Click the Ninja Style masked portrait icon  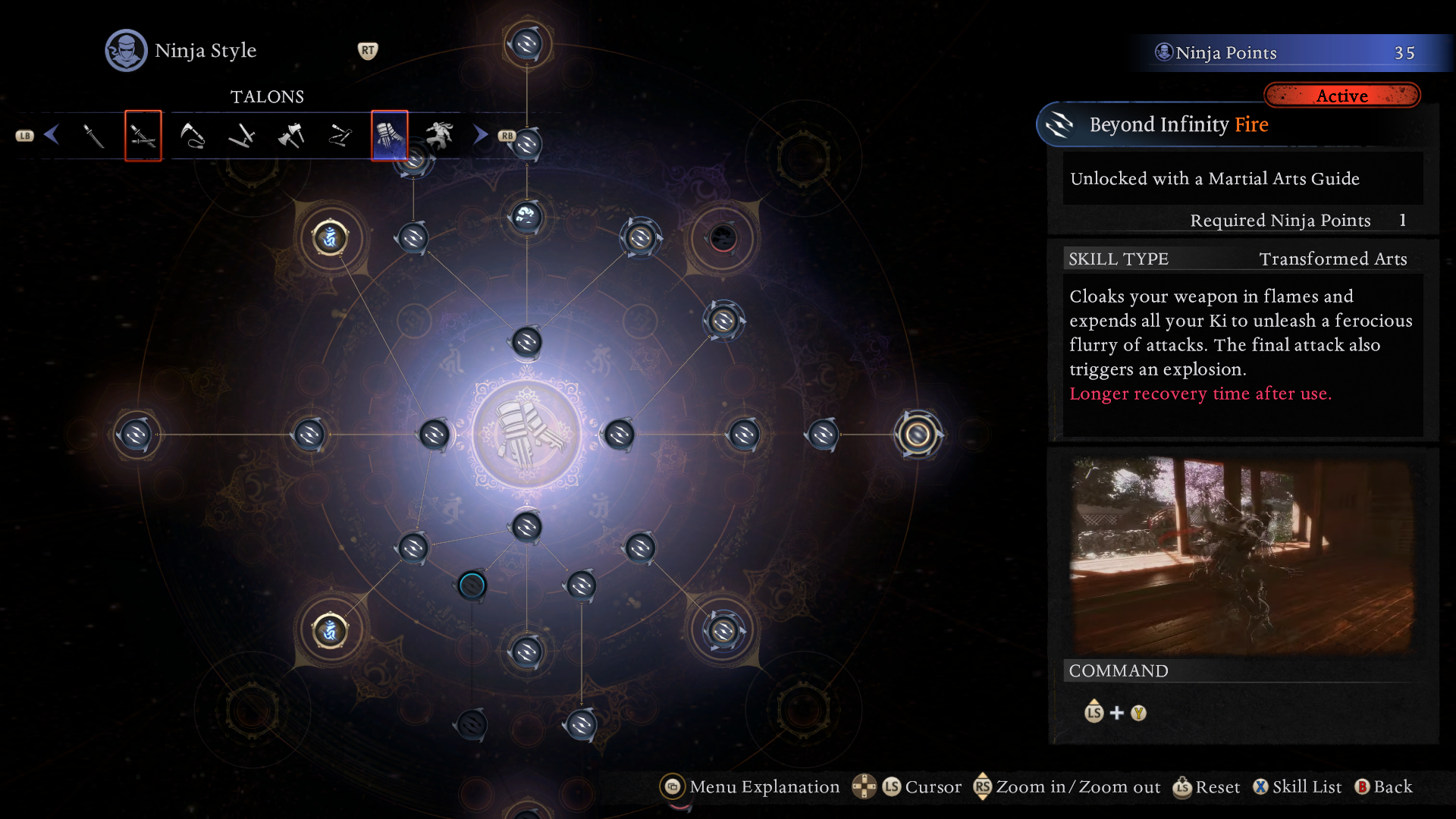coord(126,51)
